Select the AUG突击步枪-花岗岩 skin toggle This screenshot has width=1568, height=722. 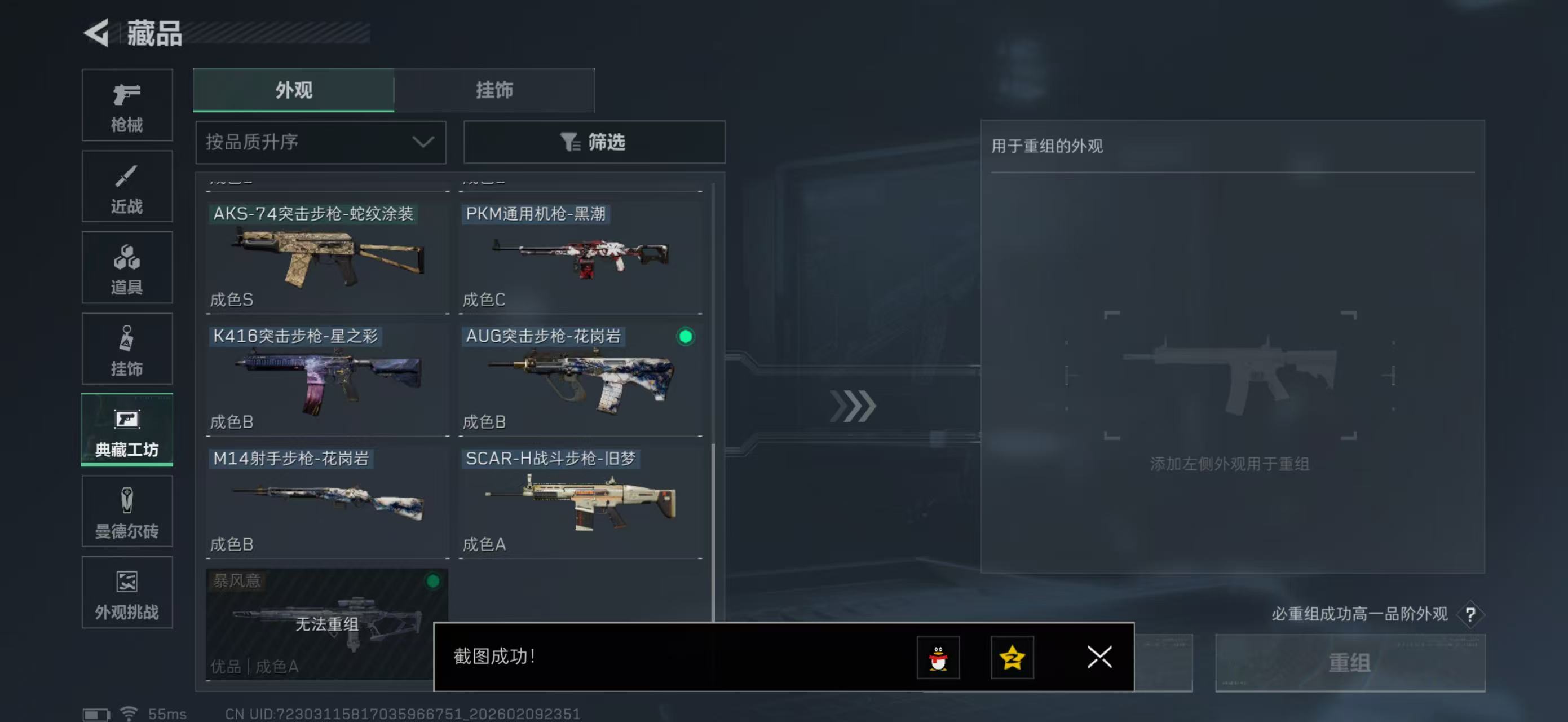point(687,337)
